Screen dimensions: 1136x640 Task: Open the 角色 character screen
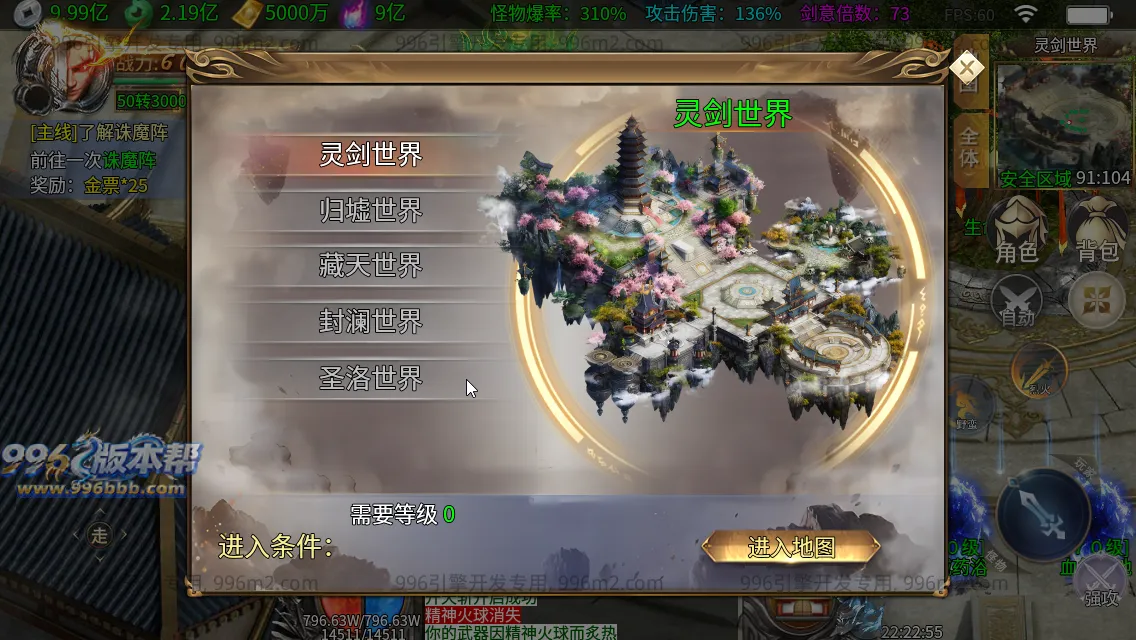1017,230
